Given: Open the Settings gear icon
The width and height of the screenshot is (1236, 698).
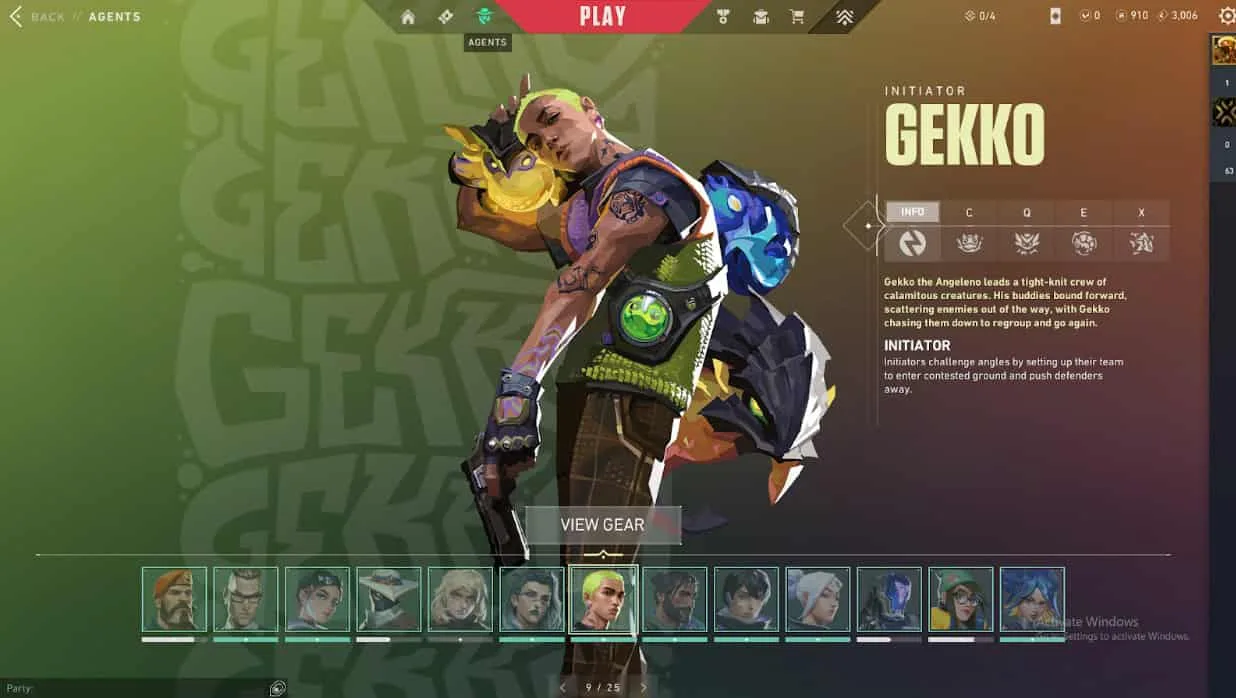Looking at the screenshot, I should pos(1226,16).
